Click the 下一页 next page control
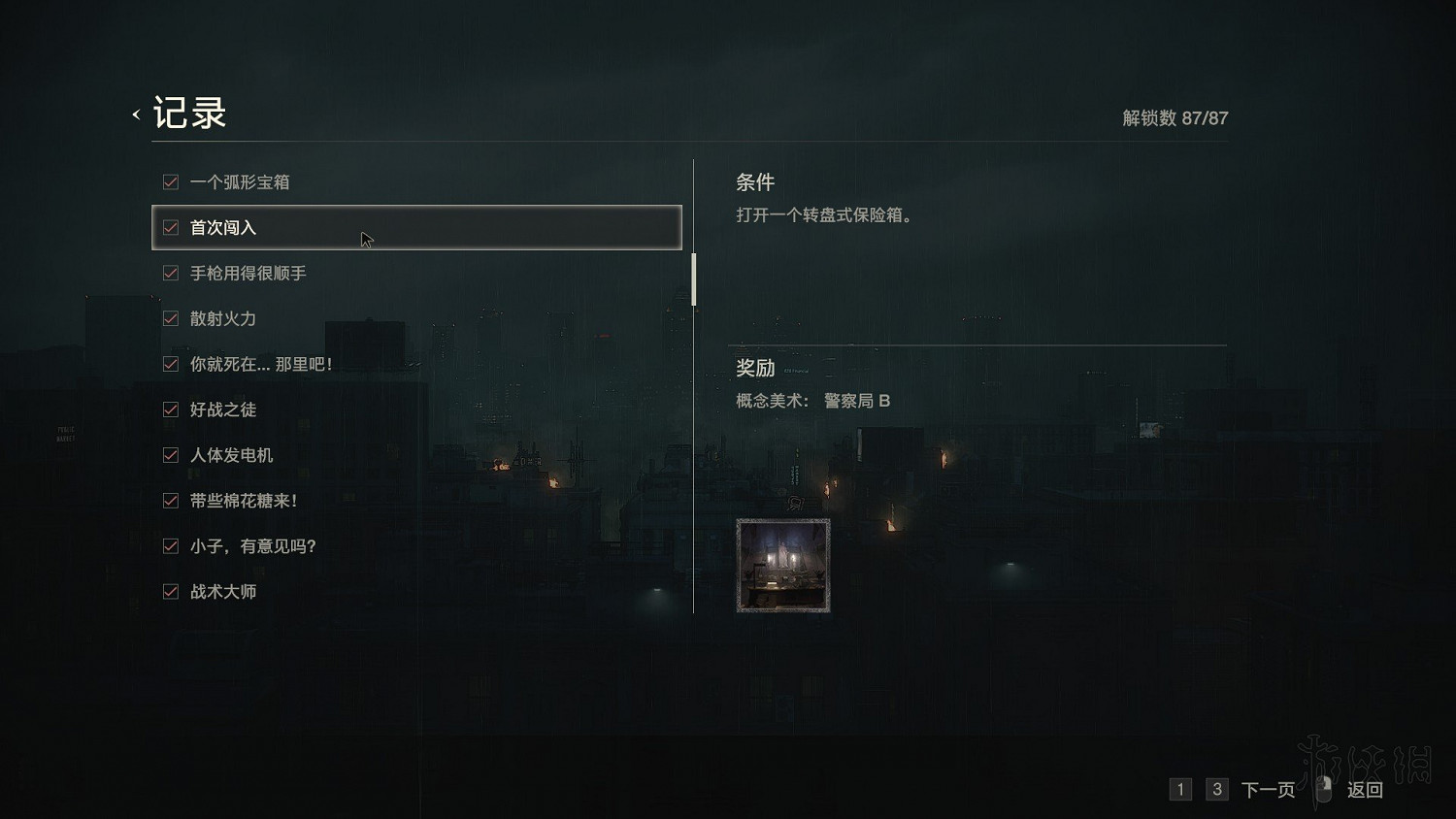Viewport: 1456px width, 819px height. (x=1268, y=789)
